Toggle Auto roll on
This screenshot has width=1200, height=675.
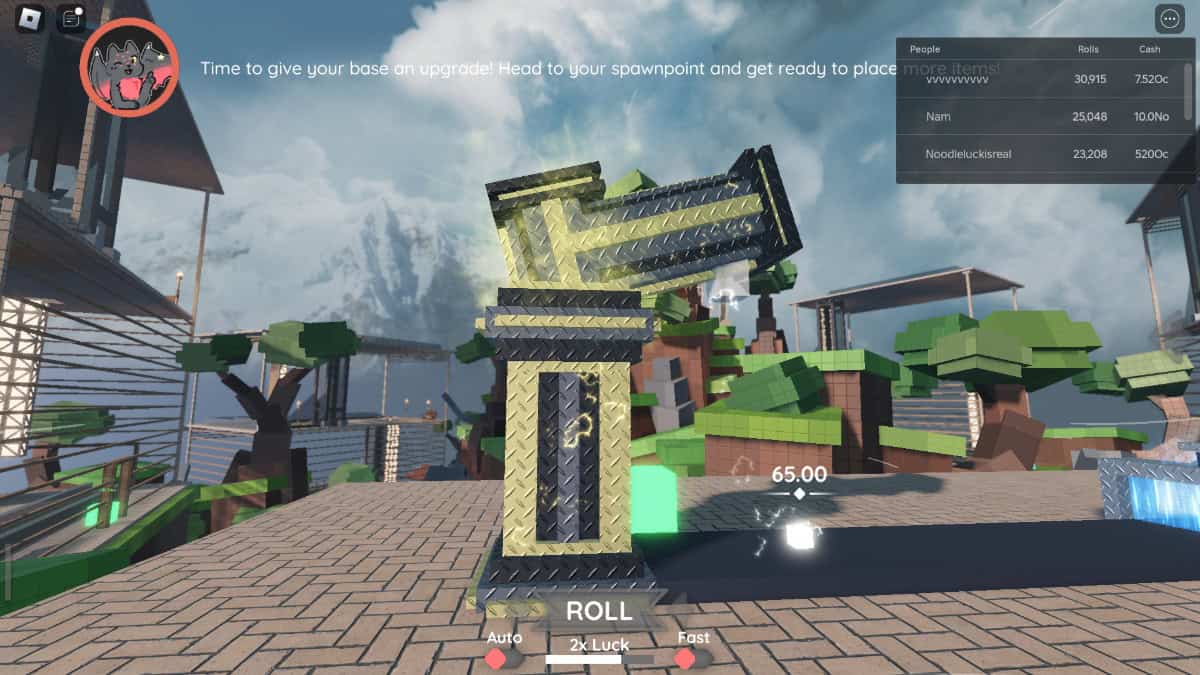(503, 659)
